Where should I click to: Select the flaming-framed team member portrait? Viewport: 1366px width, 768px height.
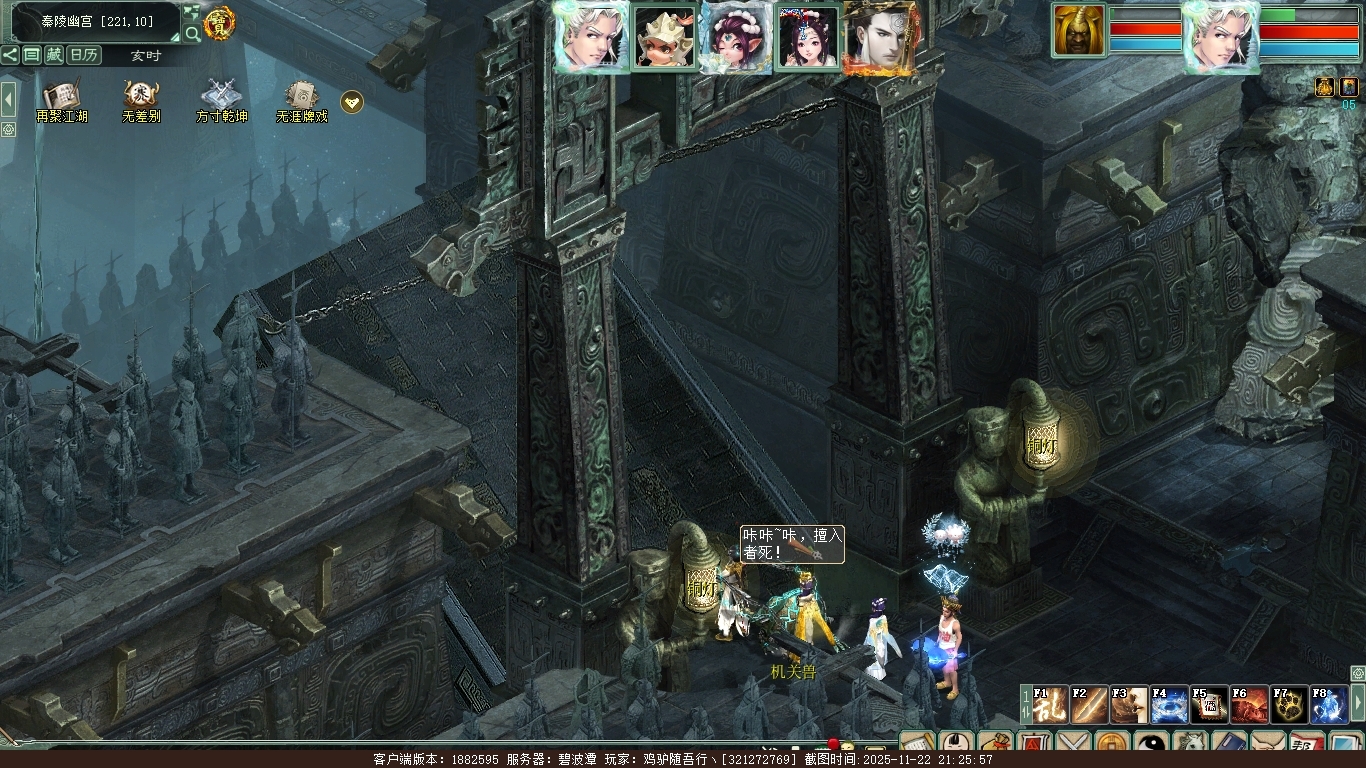880,38
